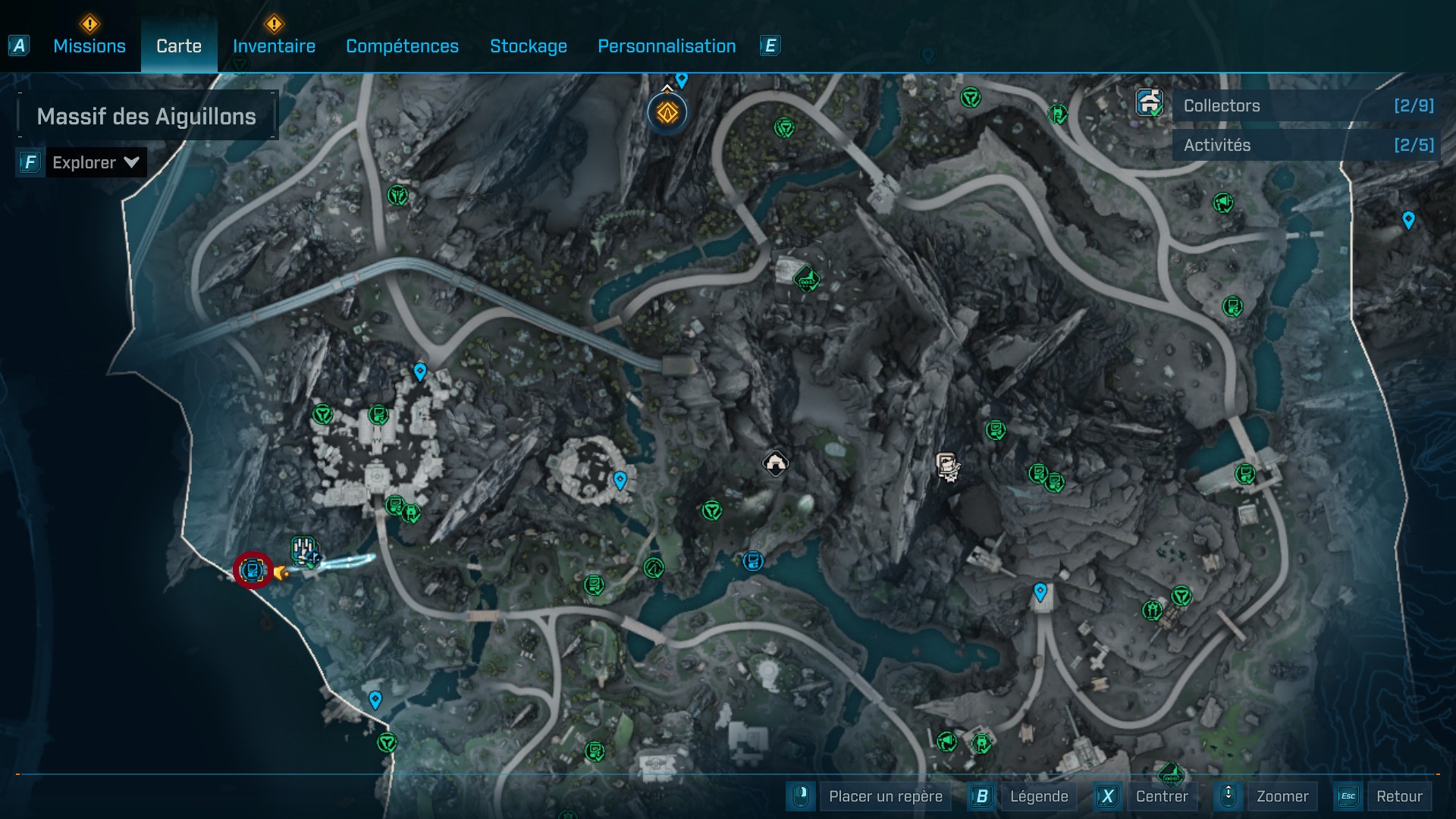Click the blue station icon near the central lake
This screenshot has width=1456, height=819.
(753, 562)
